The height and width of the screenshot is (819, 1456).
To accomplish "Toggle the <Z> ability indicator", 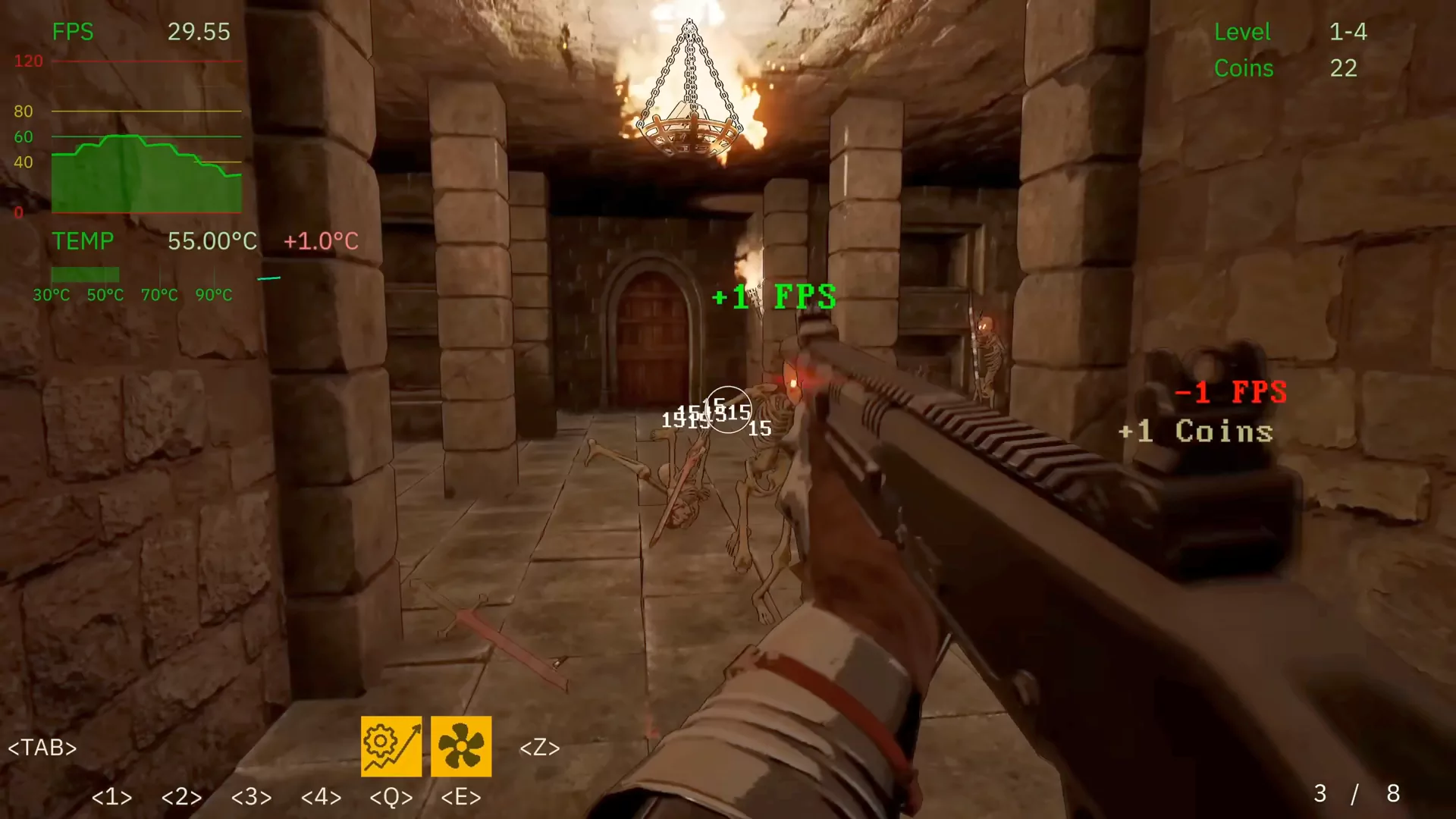I will point(539,748).
